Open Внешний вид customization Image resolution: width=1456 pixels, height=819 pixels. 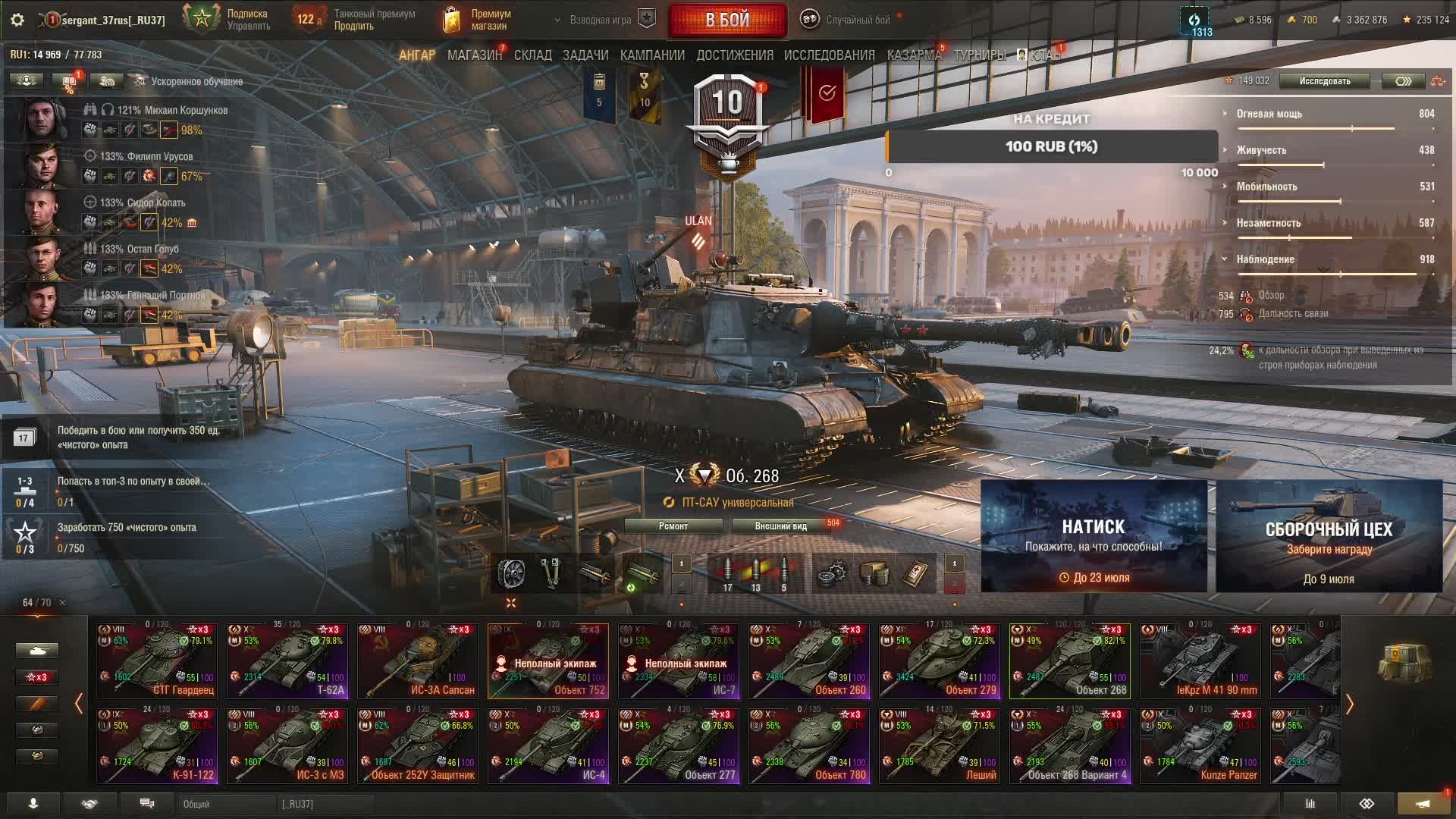coord(780,526)
